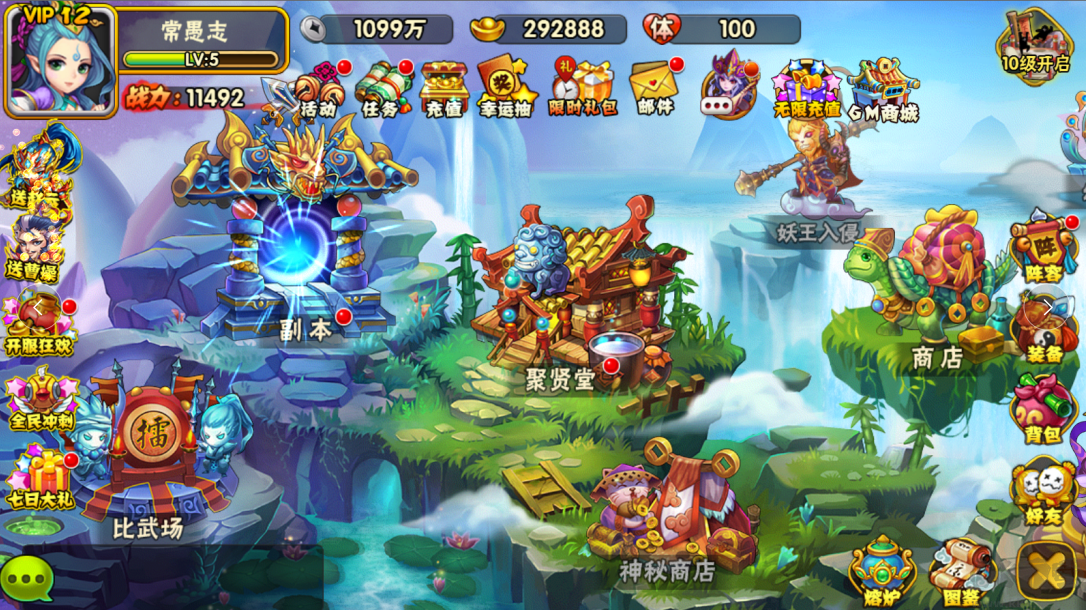Open the 充值 recharge treasure chest
The width and height of the screenshot is (1086, 610).
click(444, 88)
